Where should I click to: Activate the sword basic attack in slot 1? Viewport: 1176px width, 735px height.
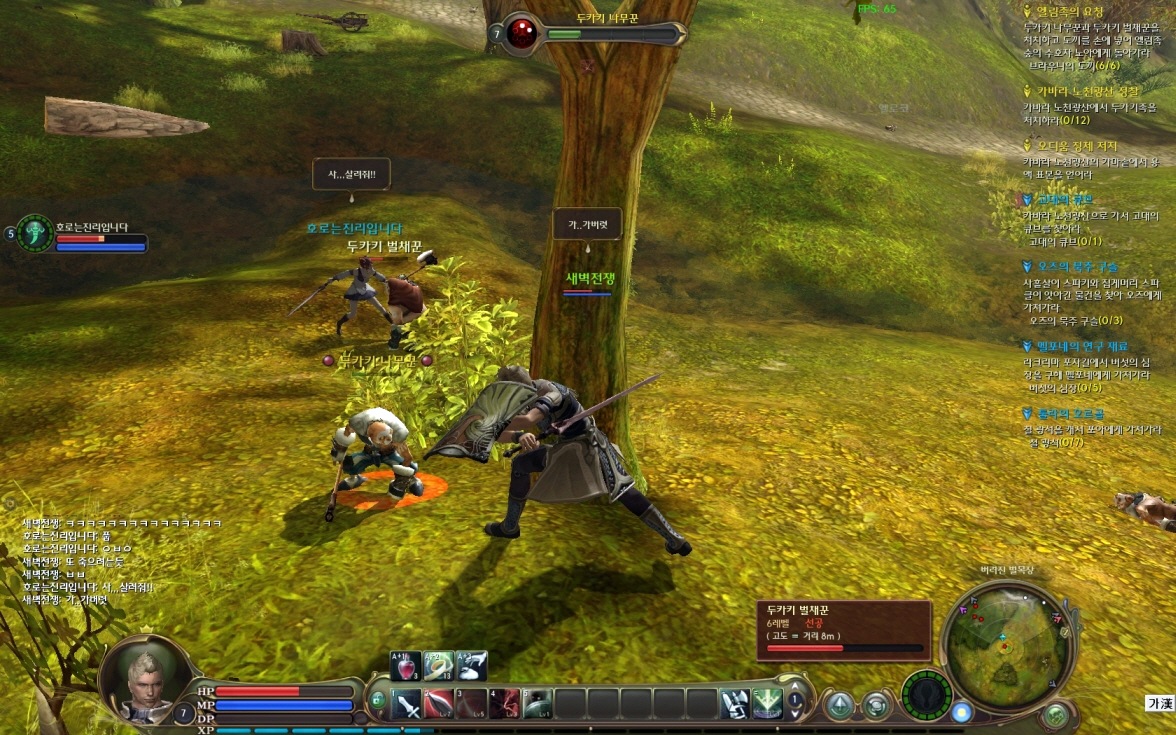(x=407, y=704)
